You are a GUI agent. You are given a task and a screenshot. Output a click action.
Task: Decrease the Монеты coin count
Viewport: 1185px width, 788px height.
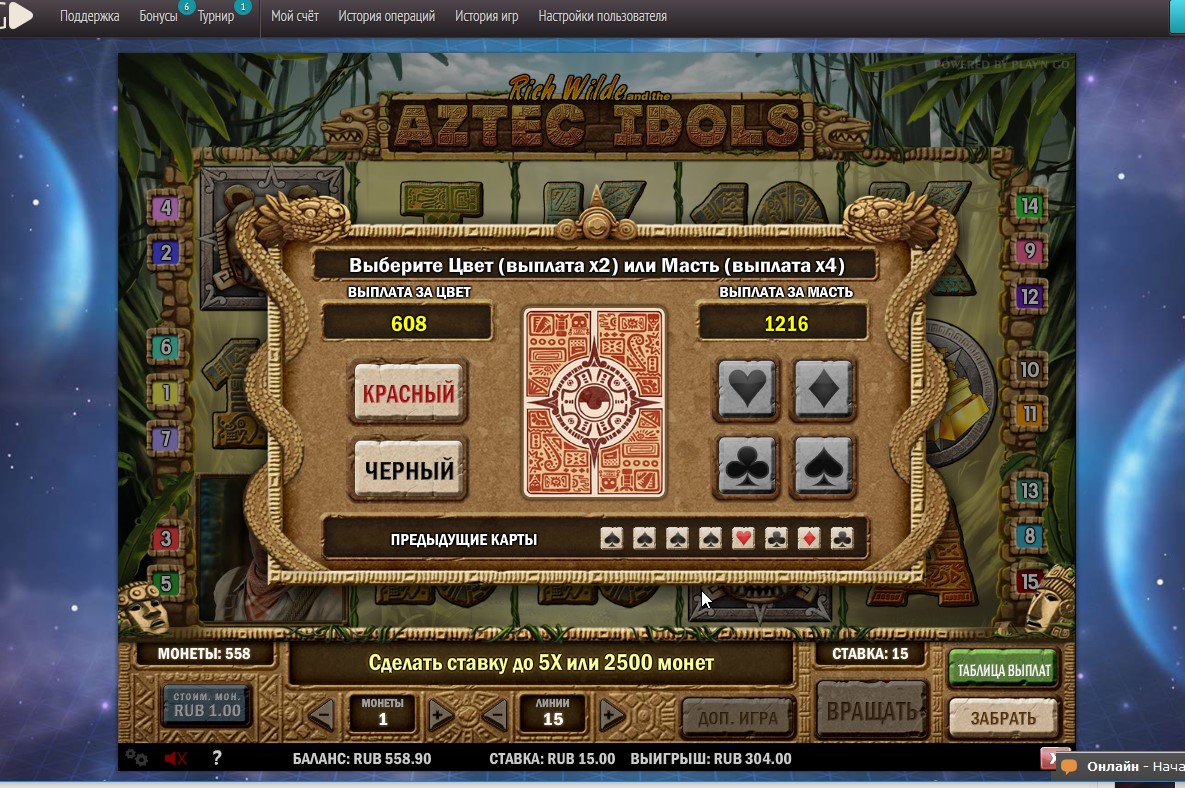click(321, 715)
